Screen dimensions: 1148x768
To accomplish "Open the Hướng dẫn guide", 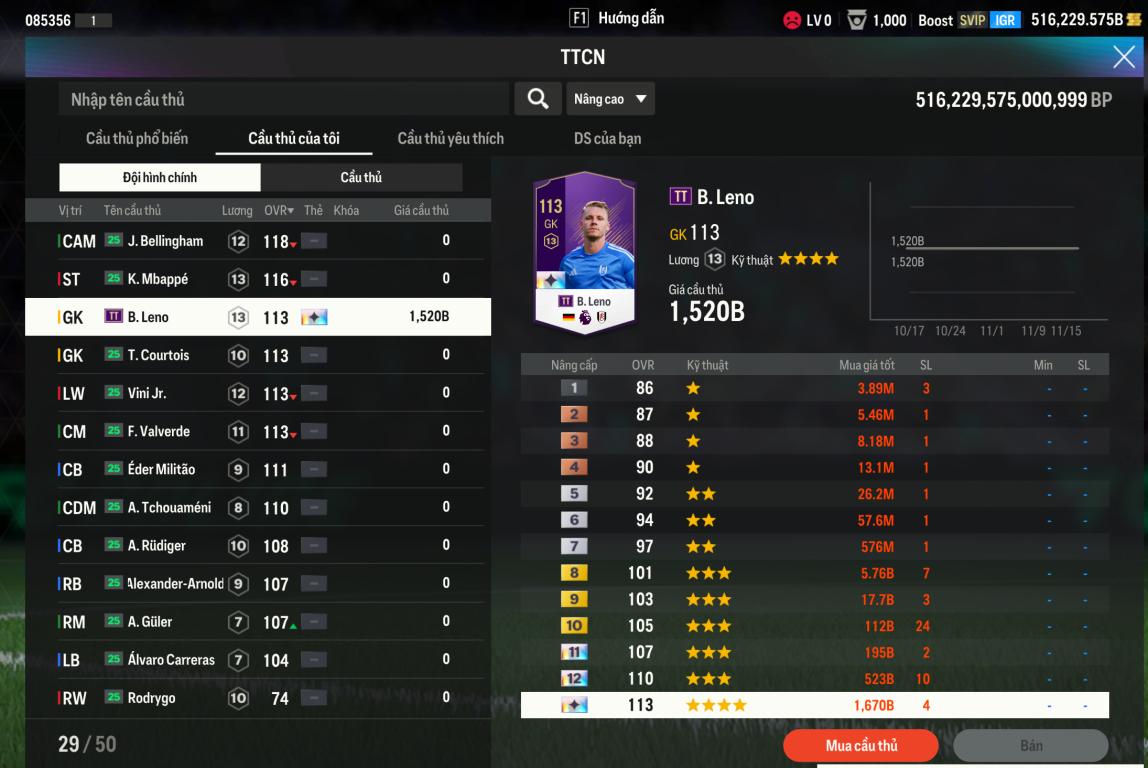I will tap(617, 18).
